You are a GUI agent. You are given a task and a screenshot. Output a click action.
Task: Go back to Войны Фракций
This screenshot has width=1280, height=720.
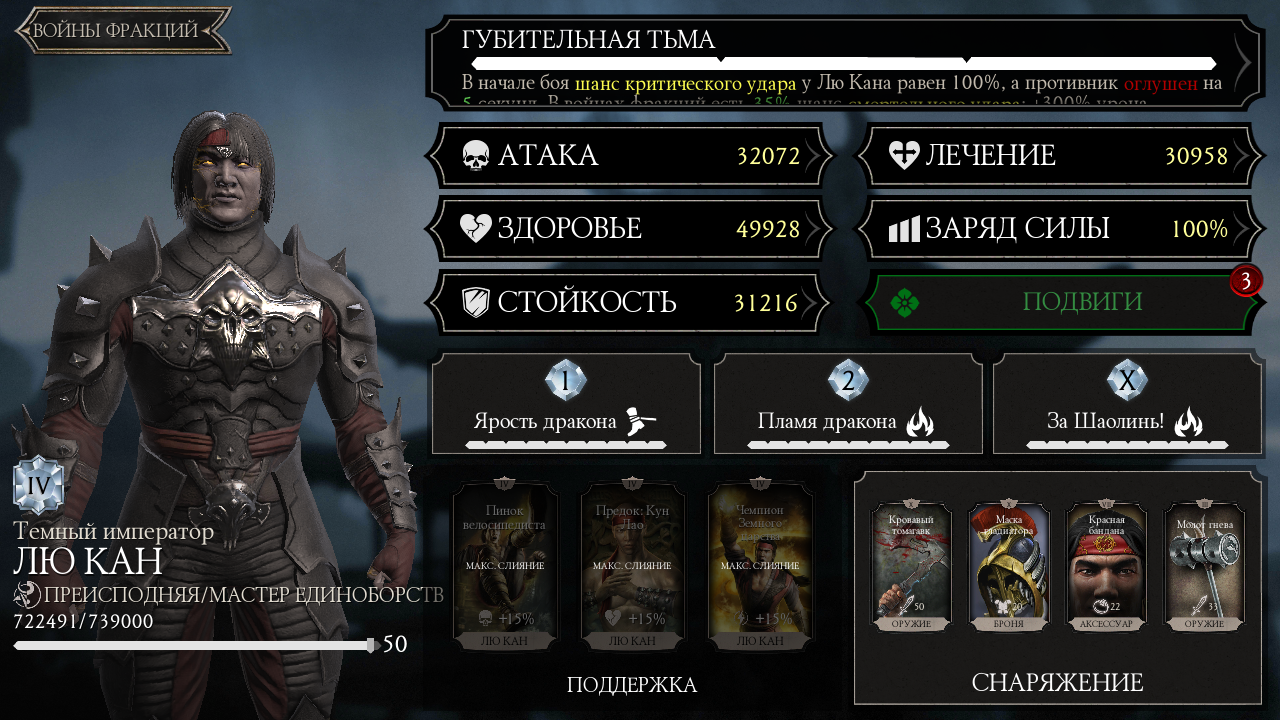(122, 30)
